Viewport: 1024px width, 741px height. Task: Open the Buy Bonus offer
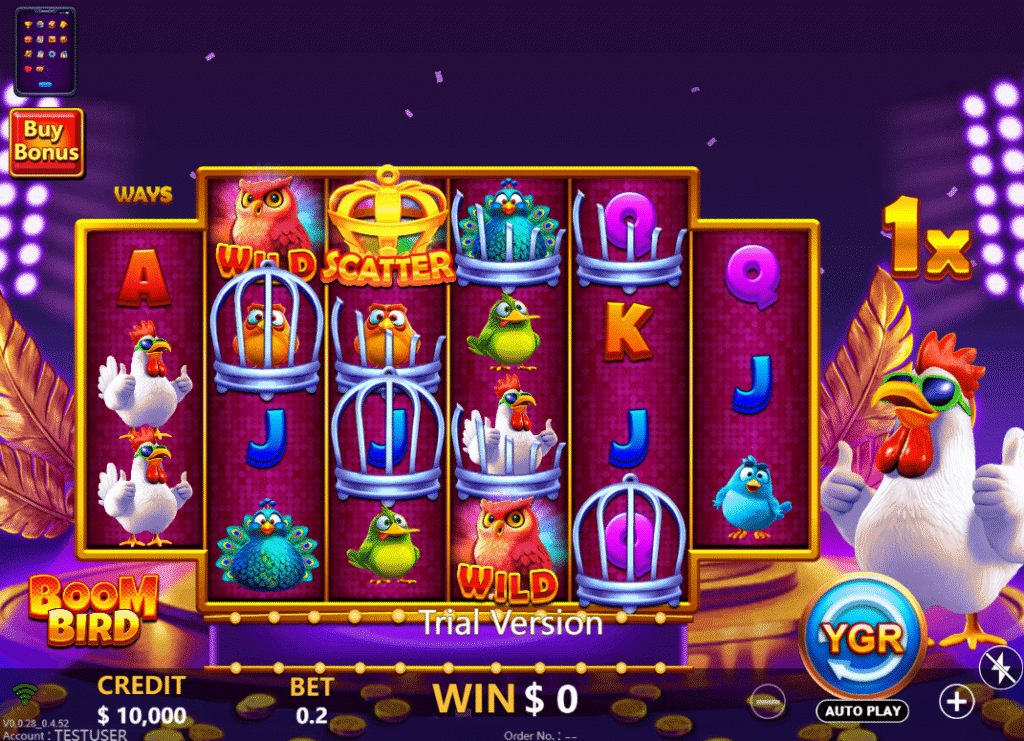46,142
